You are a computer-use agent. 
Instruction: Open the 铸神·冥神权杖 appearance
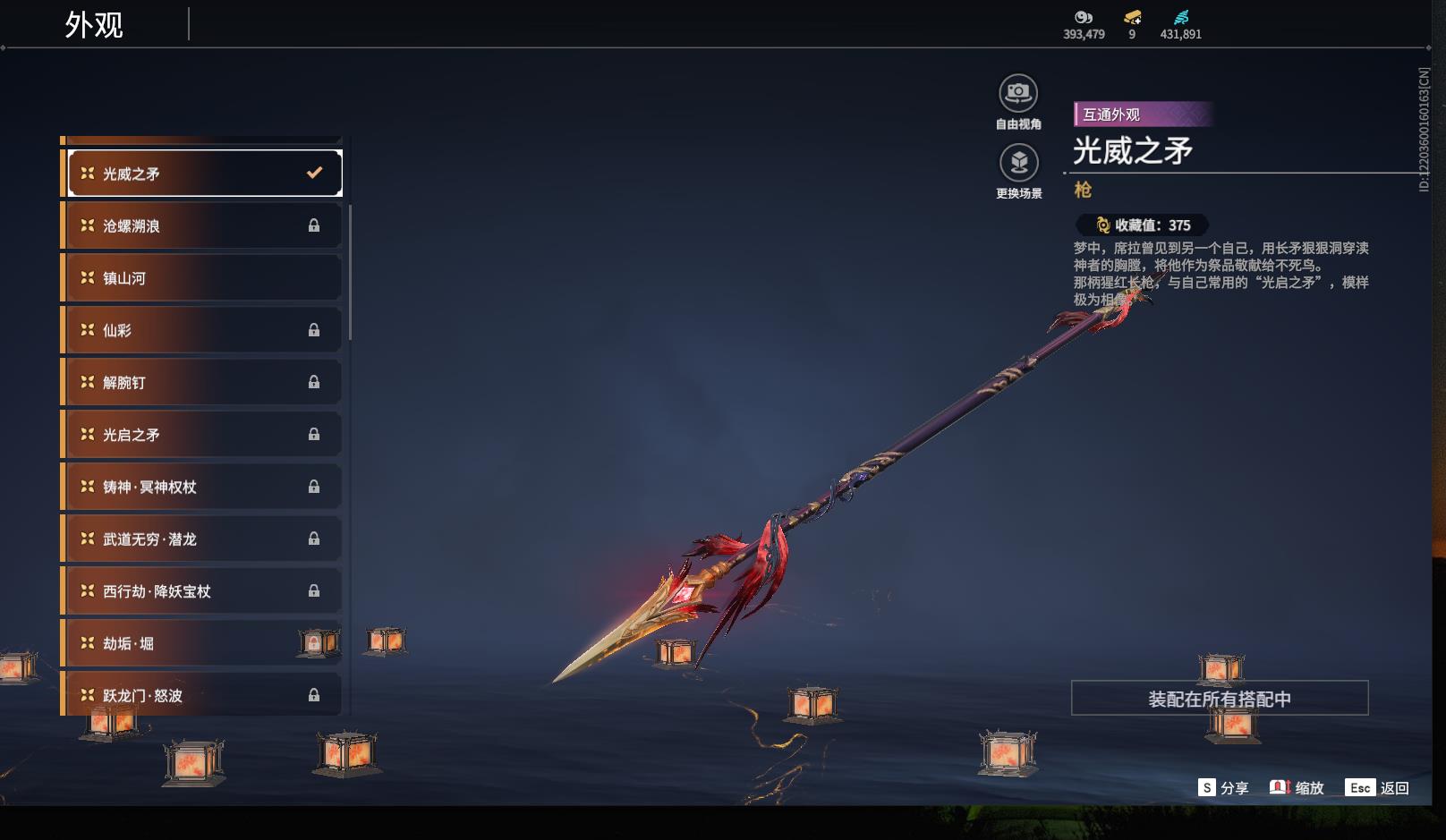tap(204, 487)
